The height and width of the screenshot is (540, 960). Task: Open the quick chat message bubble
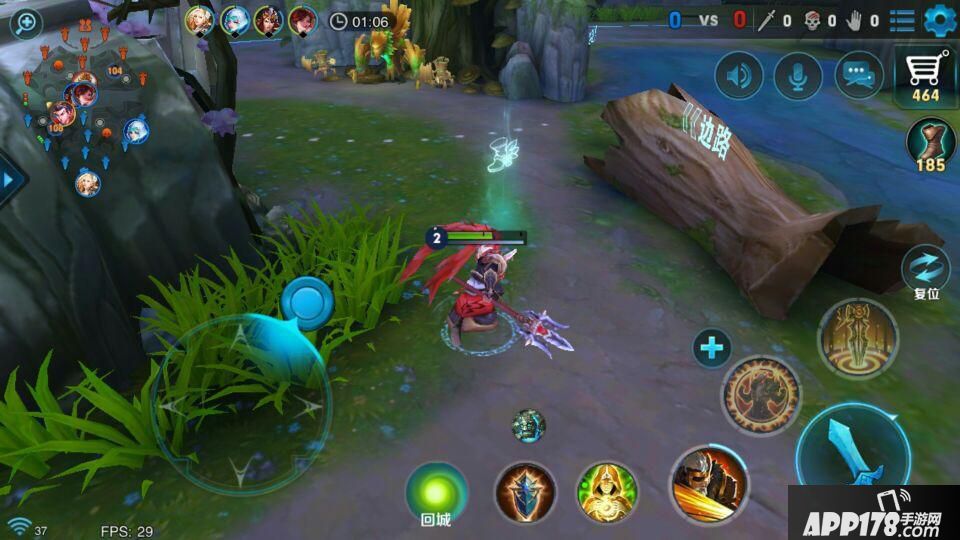[859, 76]
